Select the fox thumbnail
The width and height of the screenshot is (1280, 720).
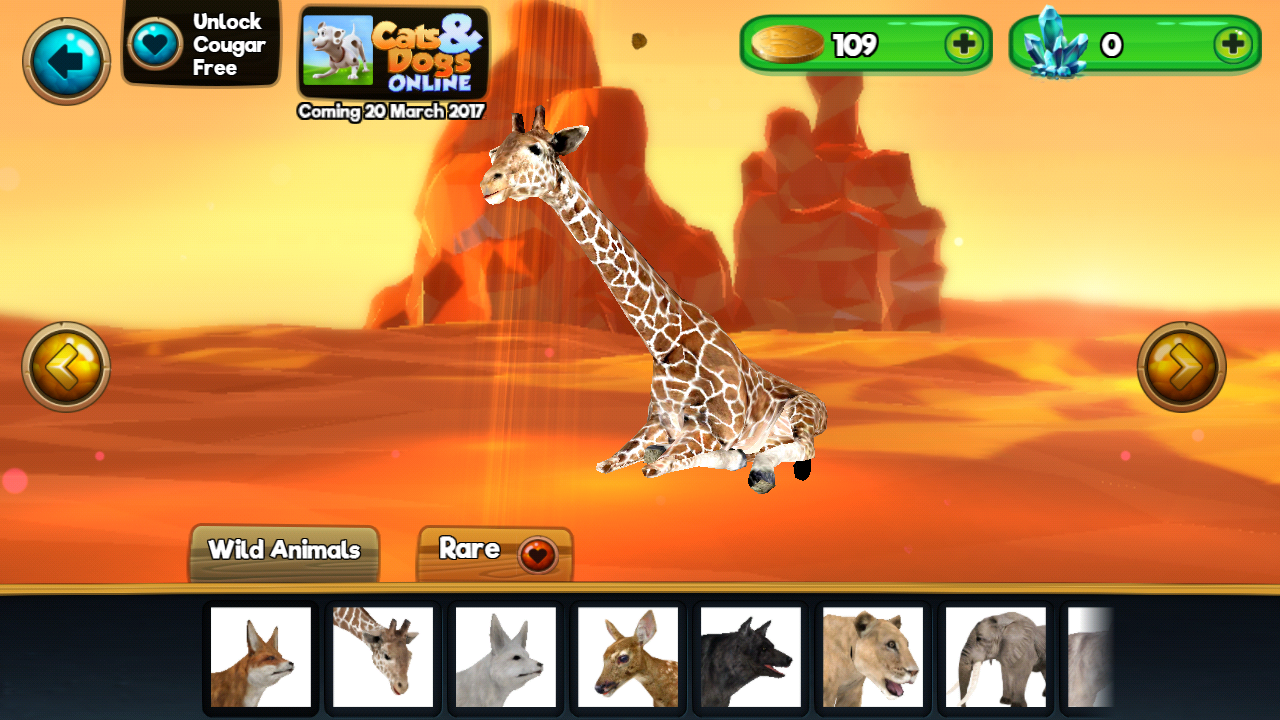(x=260, y=657)
